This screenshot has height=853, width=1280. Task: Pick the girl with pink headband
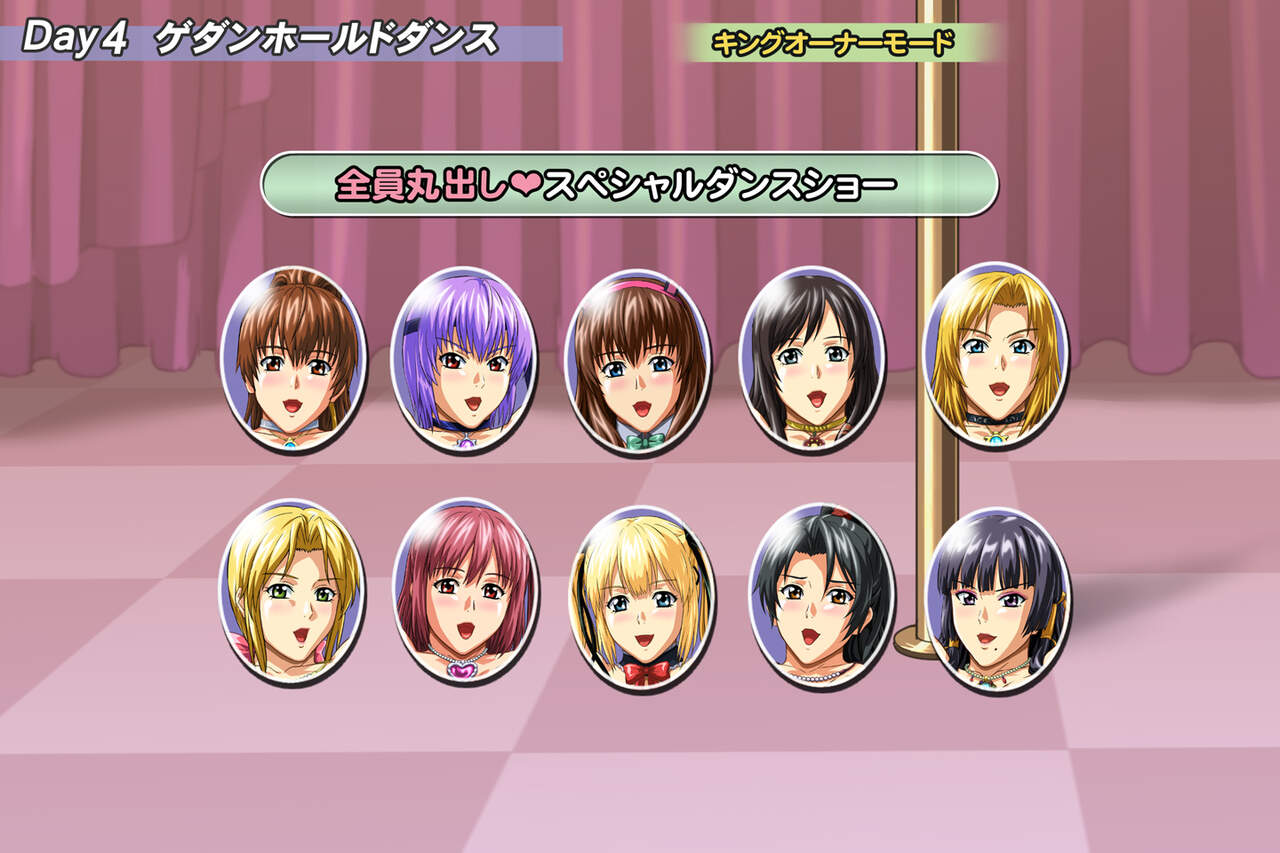point(637,362)
